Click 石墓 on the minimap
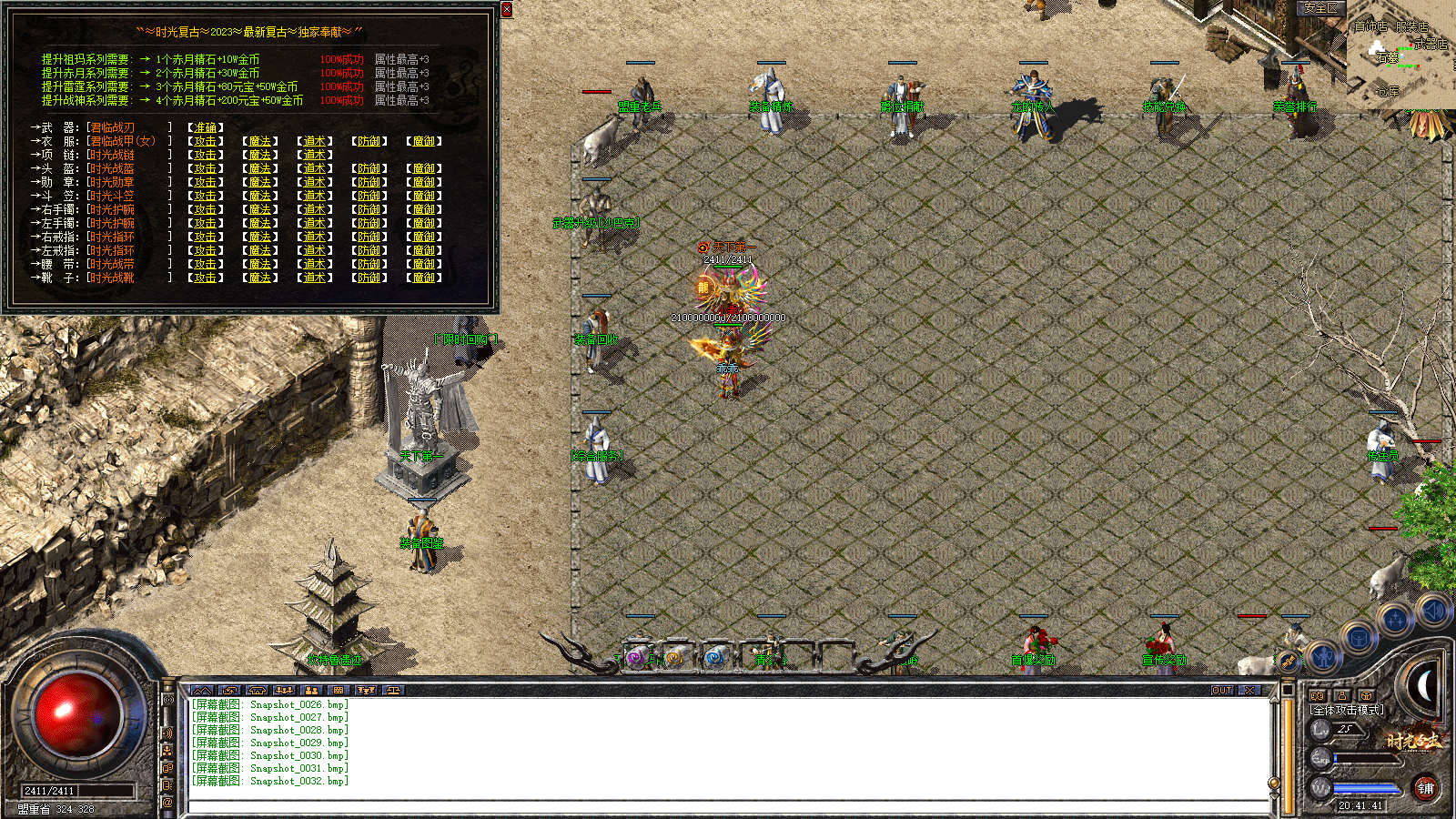 pos(1388,56)
